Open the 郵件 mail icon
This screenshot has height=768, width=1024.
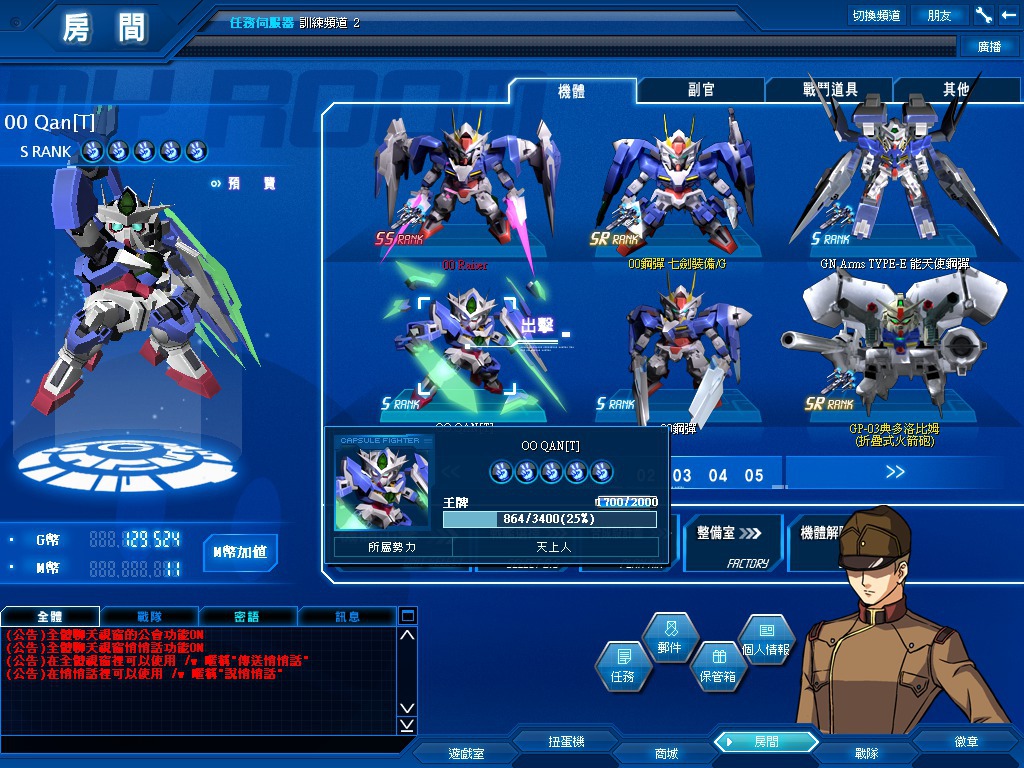tap(670, 638)
